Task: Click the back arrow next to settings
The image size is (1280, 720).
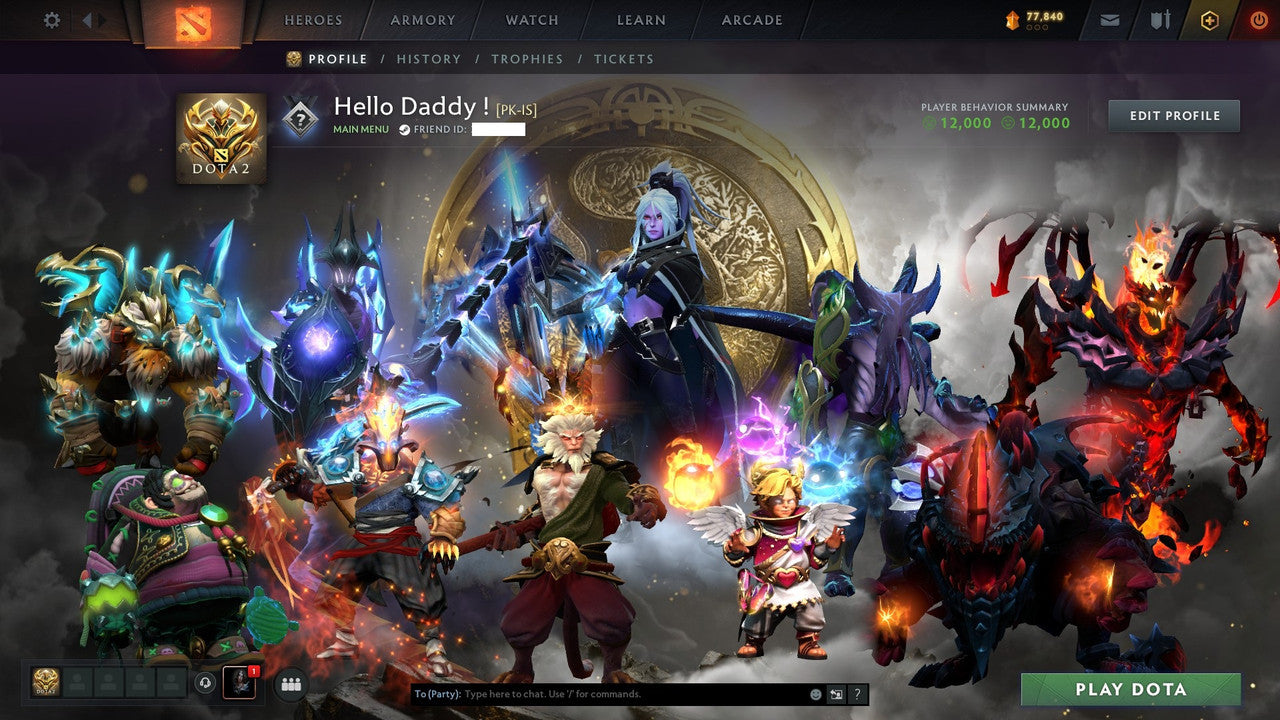Action: point(89,19)
